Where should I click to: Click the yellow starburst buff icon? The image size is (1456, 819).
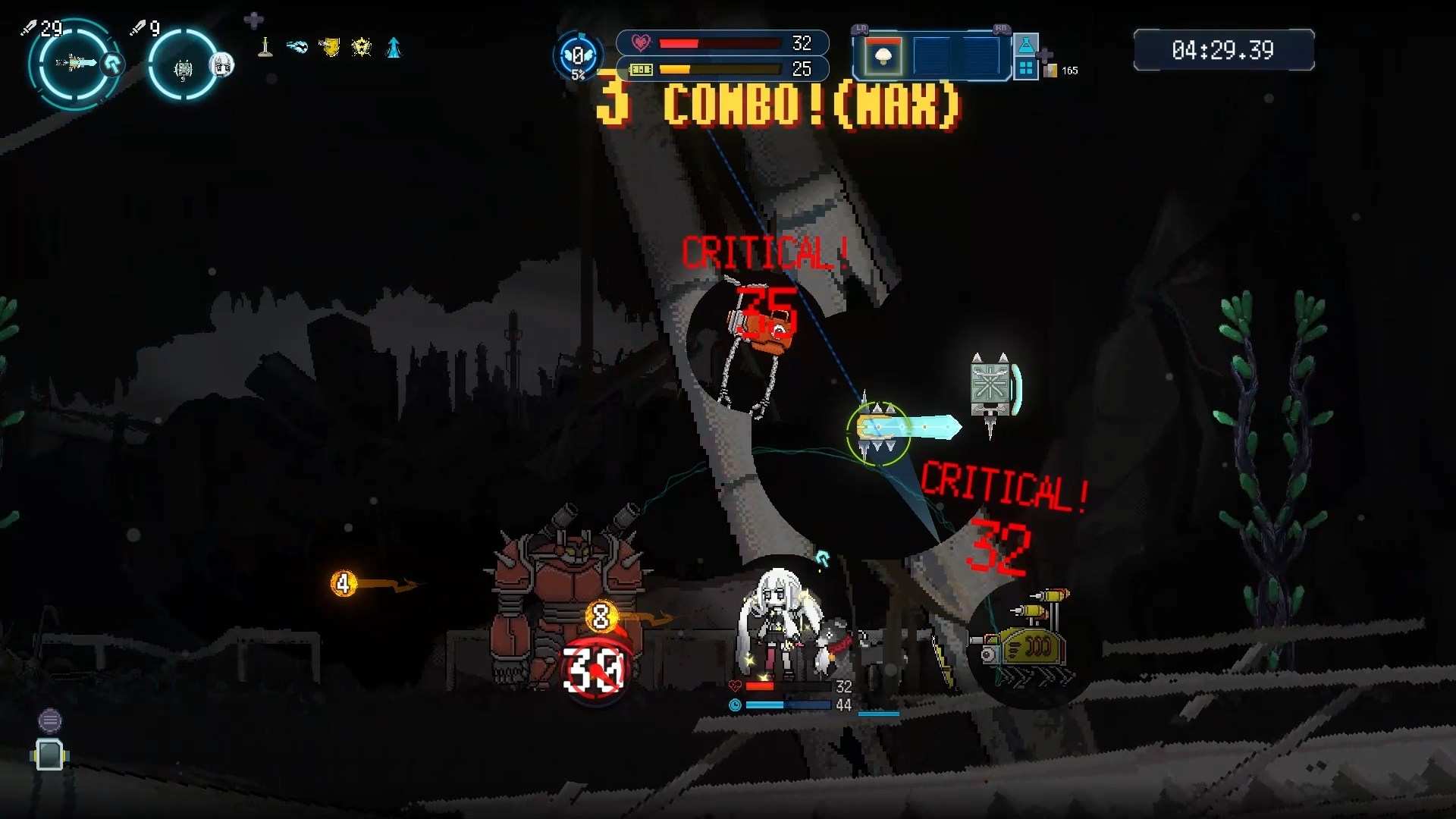click(362, 48)
